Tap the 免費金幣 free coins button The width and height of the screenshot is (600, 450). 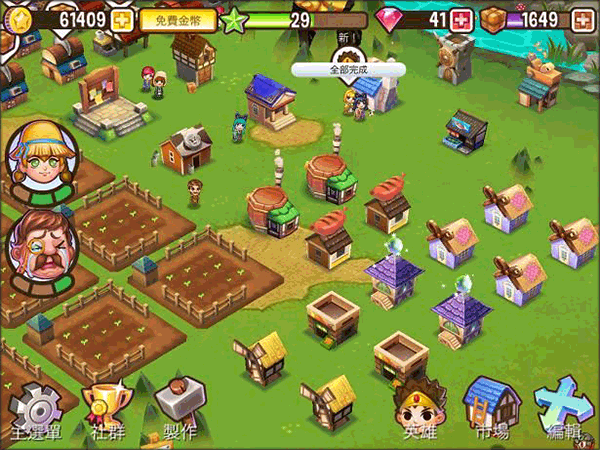(178, 19)
